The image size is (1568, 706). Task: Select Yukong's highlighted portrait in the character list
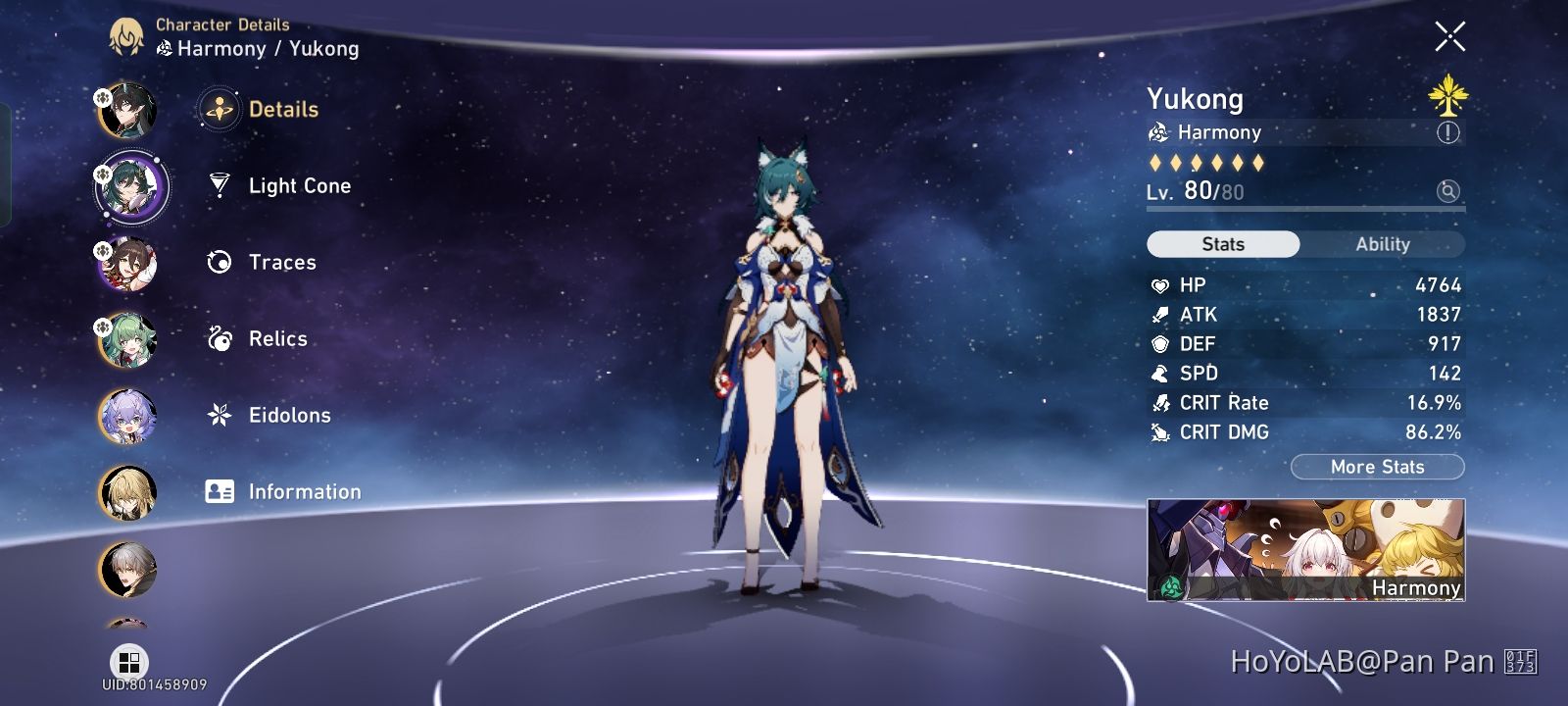(130, 187)
